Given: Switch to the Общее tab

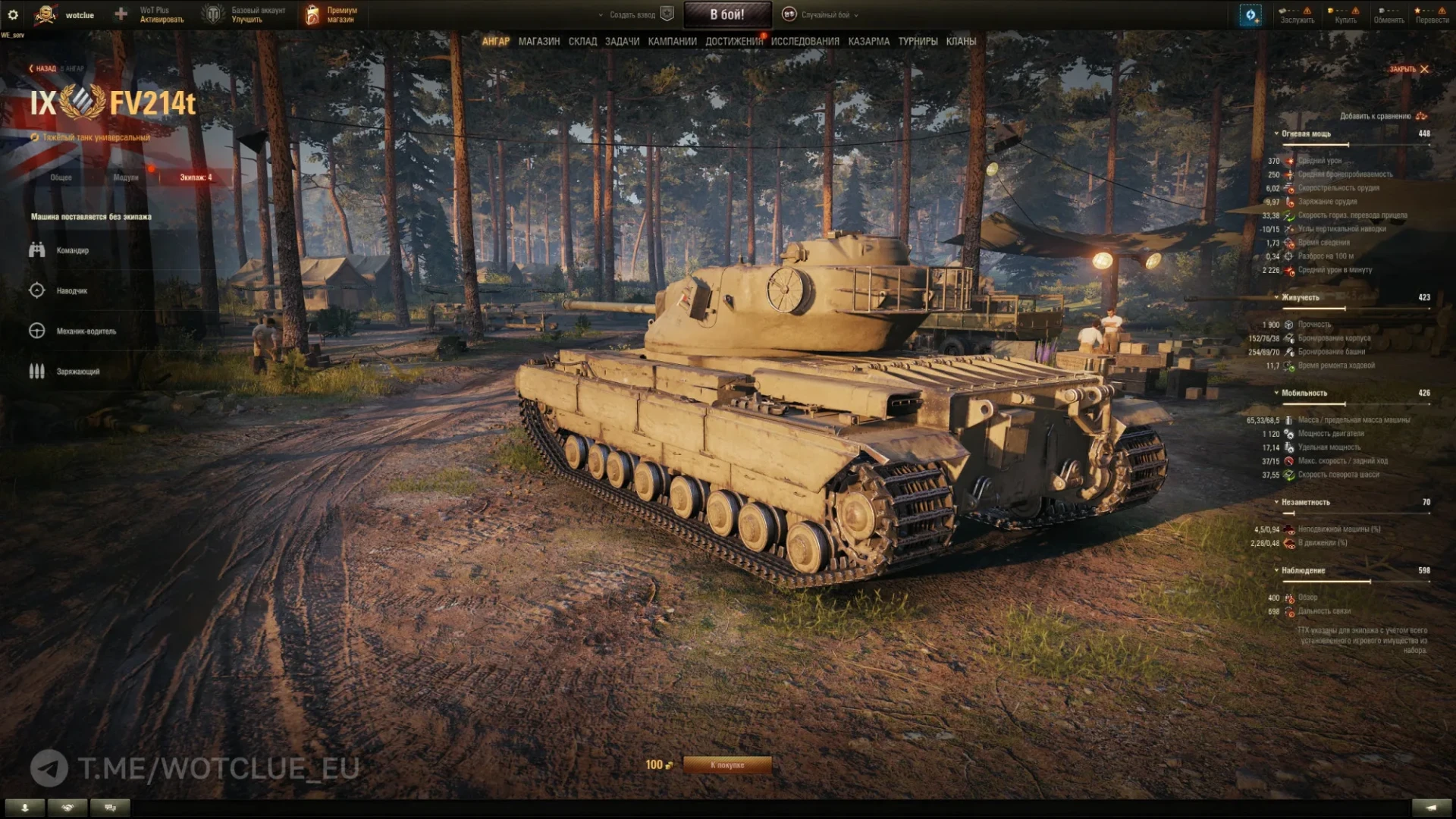Looking at the screenshot, I should tap(61, 177).
